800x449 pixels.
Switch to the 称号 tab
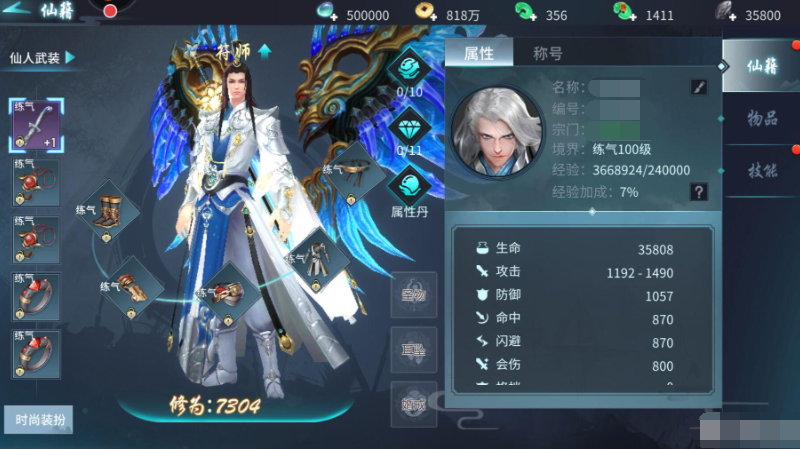click(547, 54)
